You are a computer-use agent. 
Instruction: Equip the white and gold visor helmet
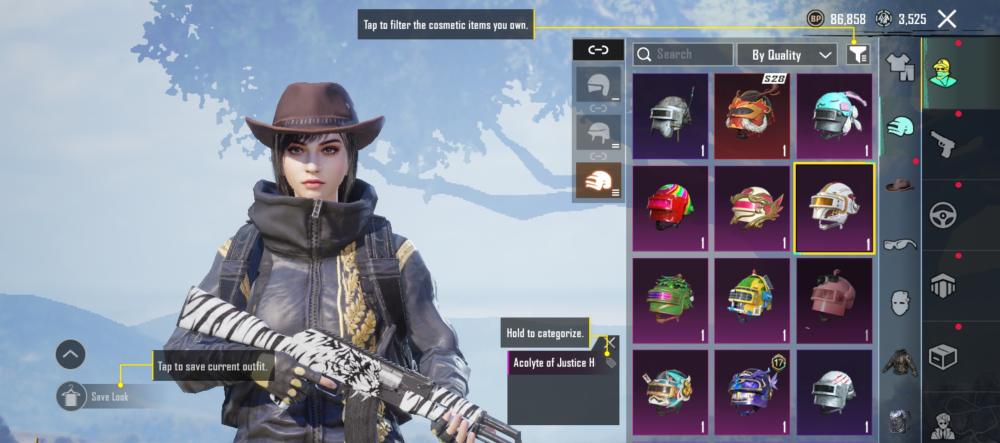tap(833, 207)
